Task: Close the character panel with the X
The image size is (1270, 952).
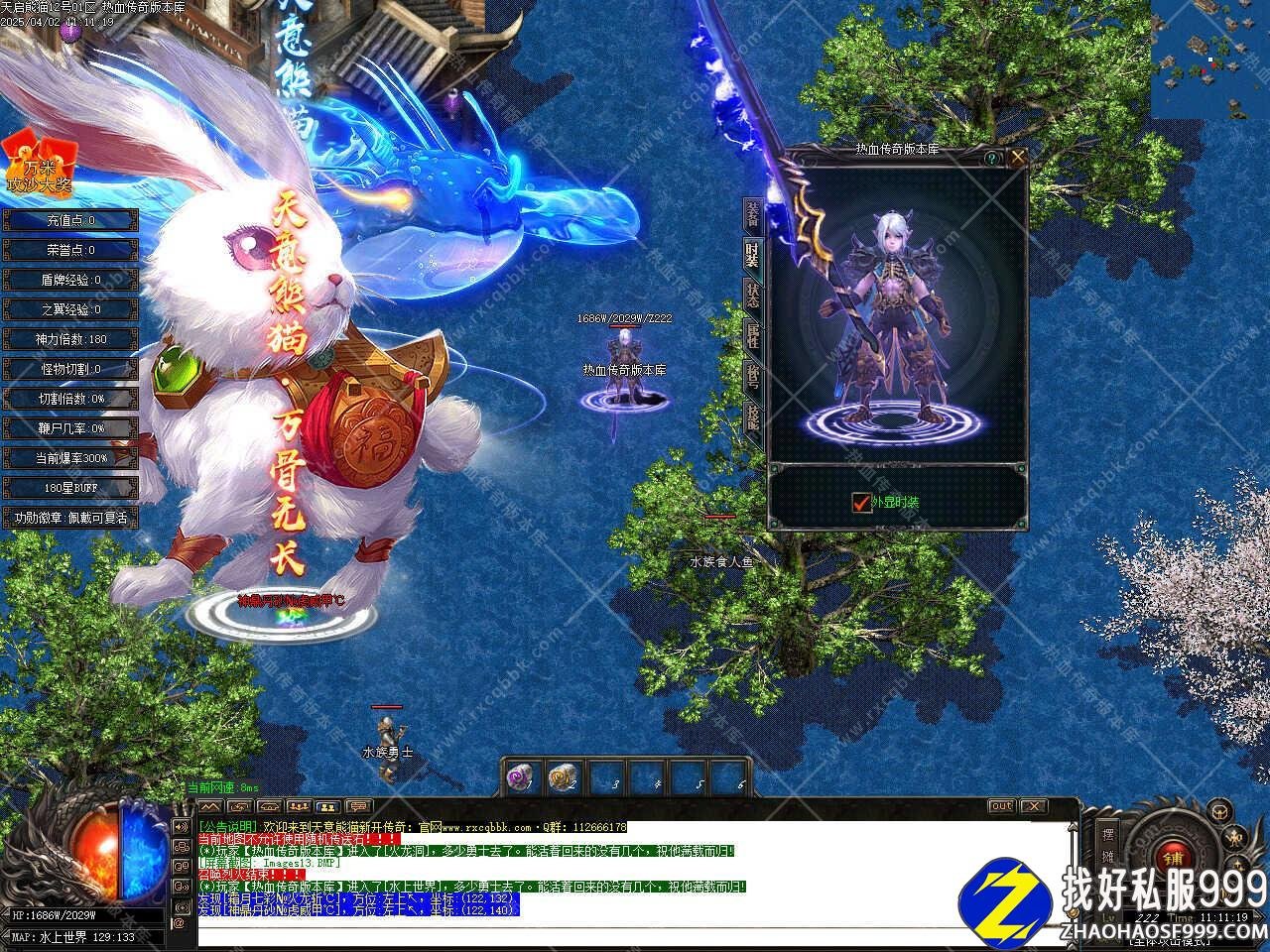Action: (x=1017, y=157)
